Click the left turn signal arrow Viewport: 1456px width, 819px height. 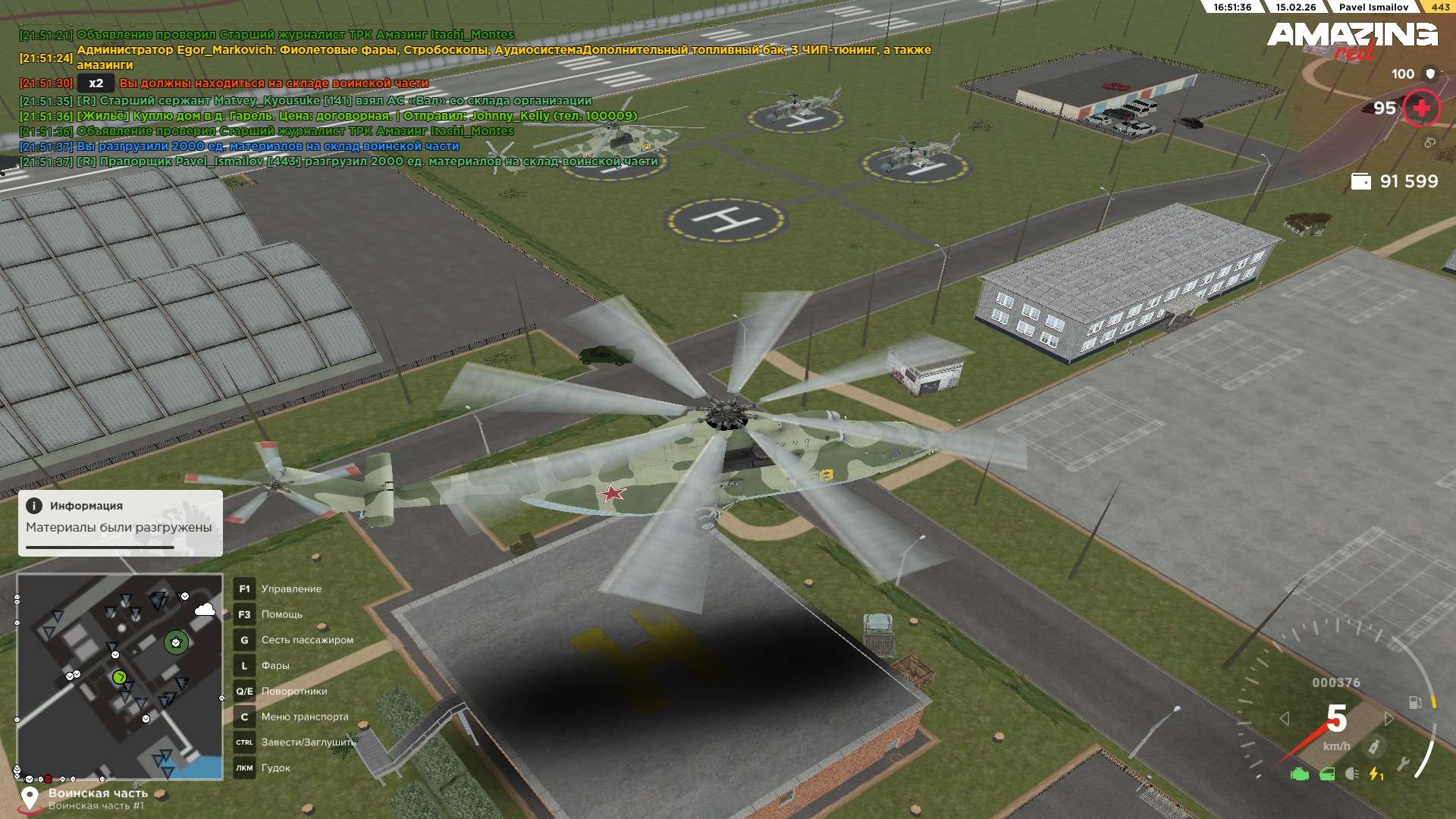[1284, 718]
